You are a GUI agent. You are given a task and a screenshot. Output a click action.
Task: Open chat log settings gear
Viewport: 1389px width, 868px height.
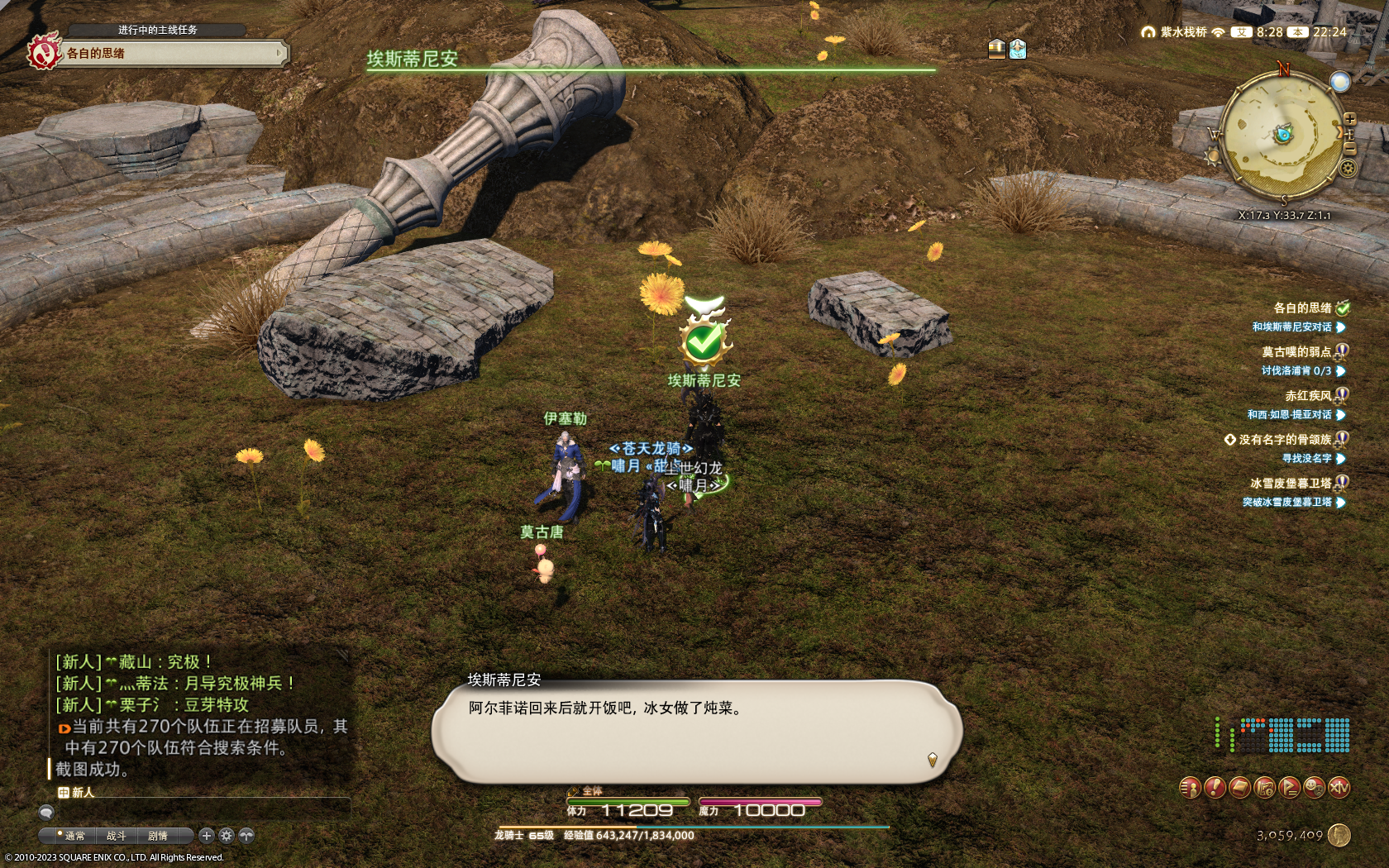pos(227,836)
